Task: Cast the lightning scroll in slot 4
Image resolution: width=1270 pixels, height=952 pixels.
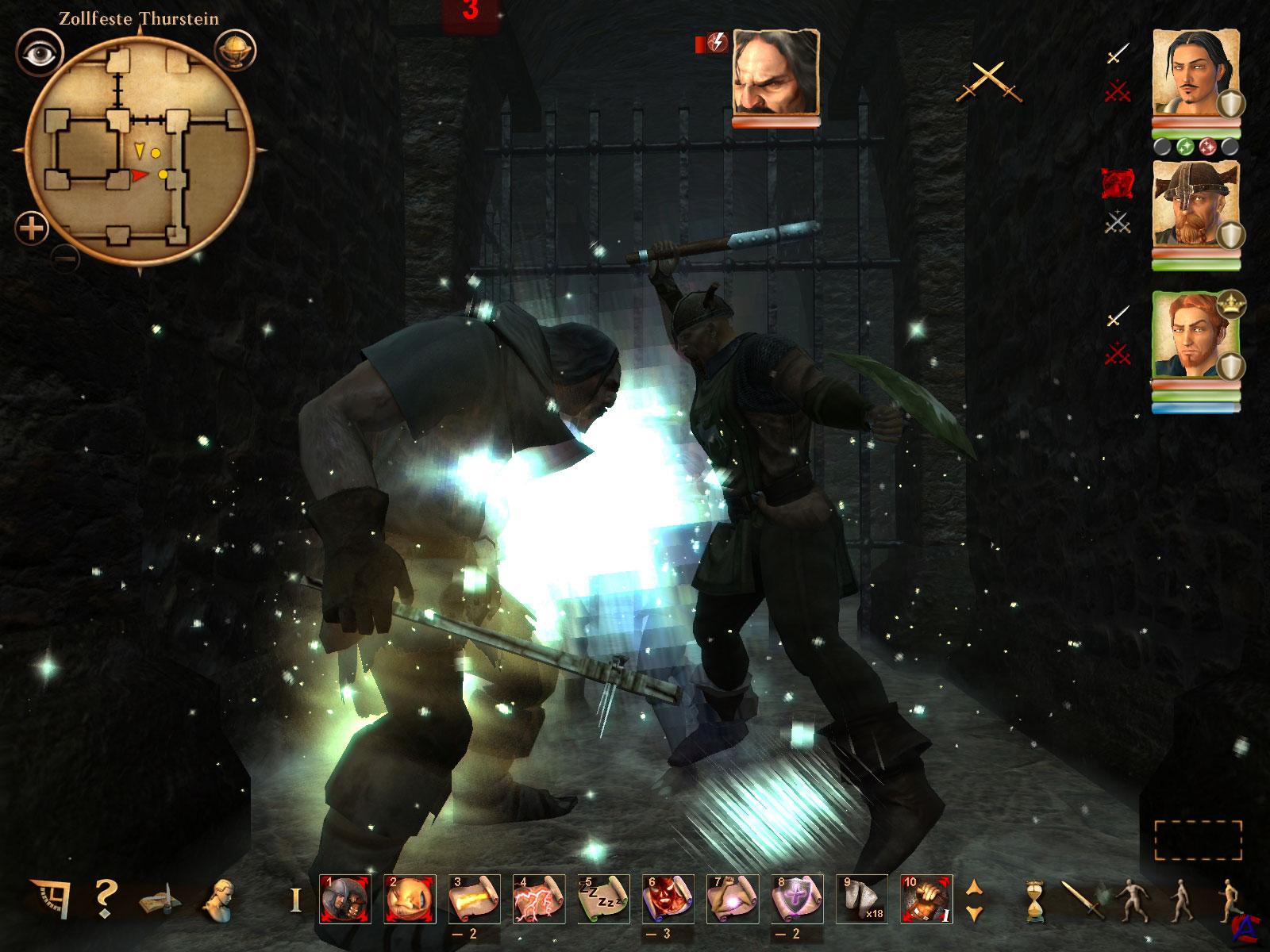Action: [x=539, y=899]
